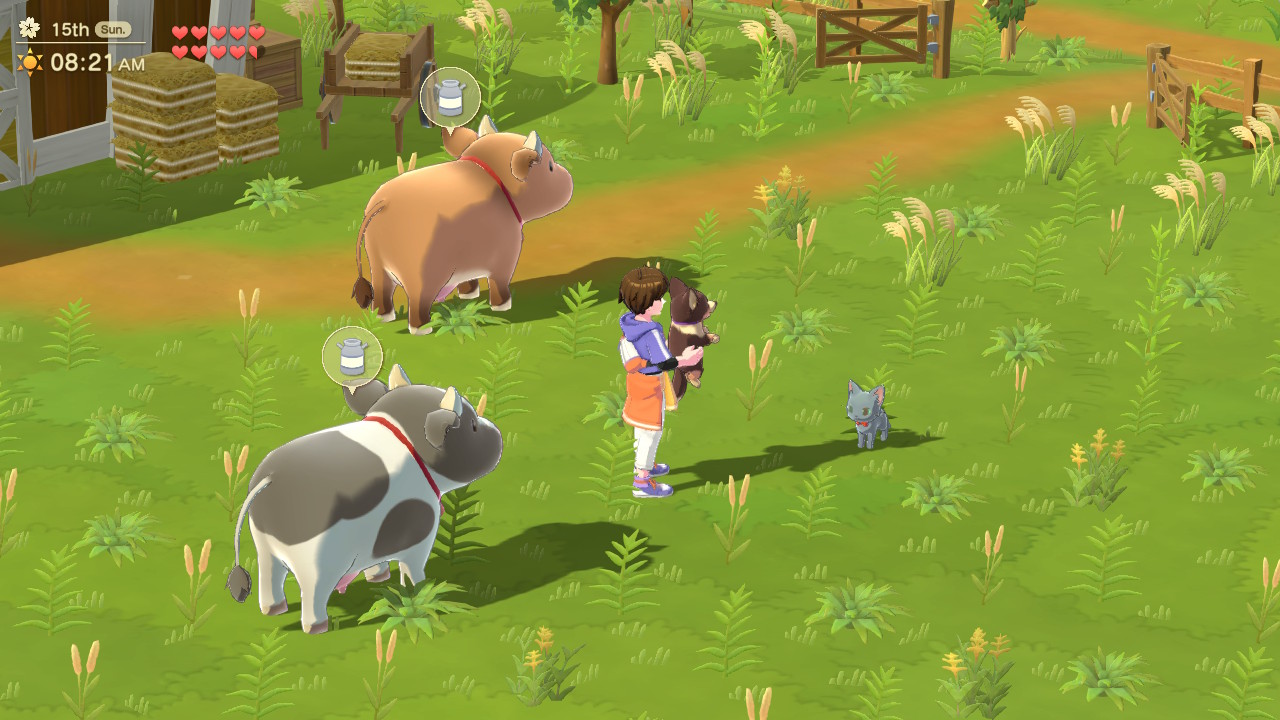Click the milk bottle bubble above the brown cow

450,98
